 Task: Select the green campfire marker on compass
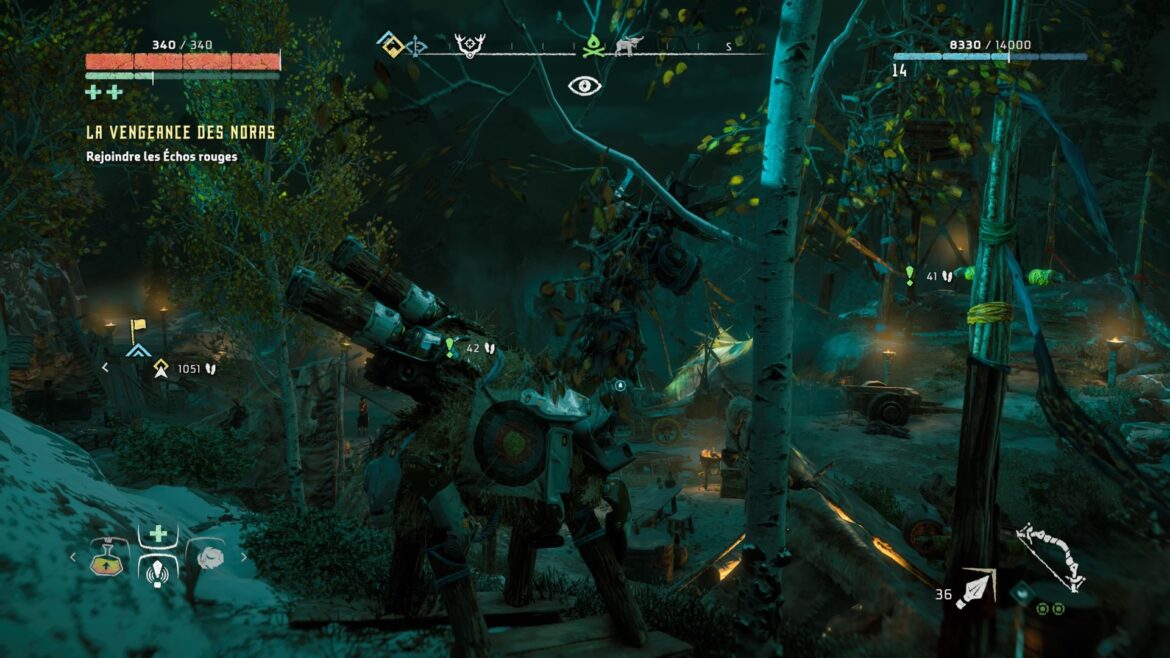(594, 46)
